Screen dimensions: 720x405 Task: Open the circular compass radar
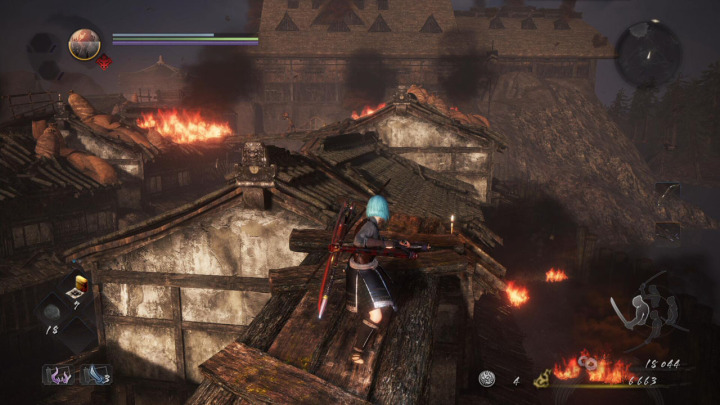(647, 52)
